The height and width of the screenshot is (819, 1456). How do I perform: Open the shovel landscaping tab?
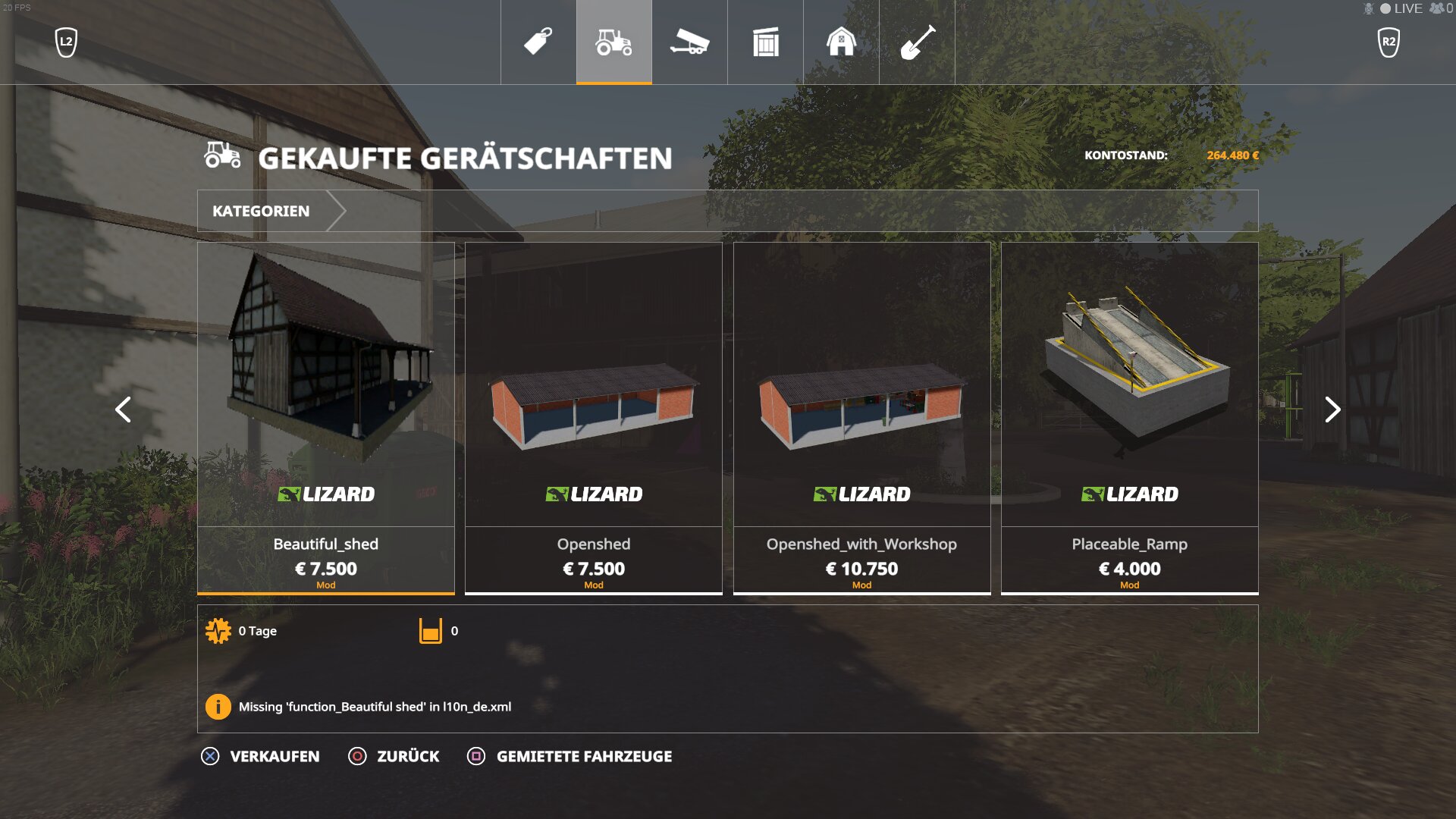[917, 42]
